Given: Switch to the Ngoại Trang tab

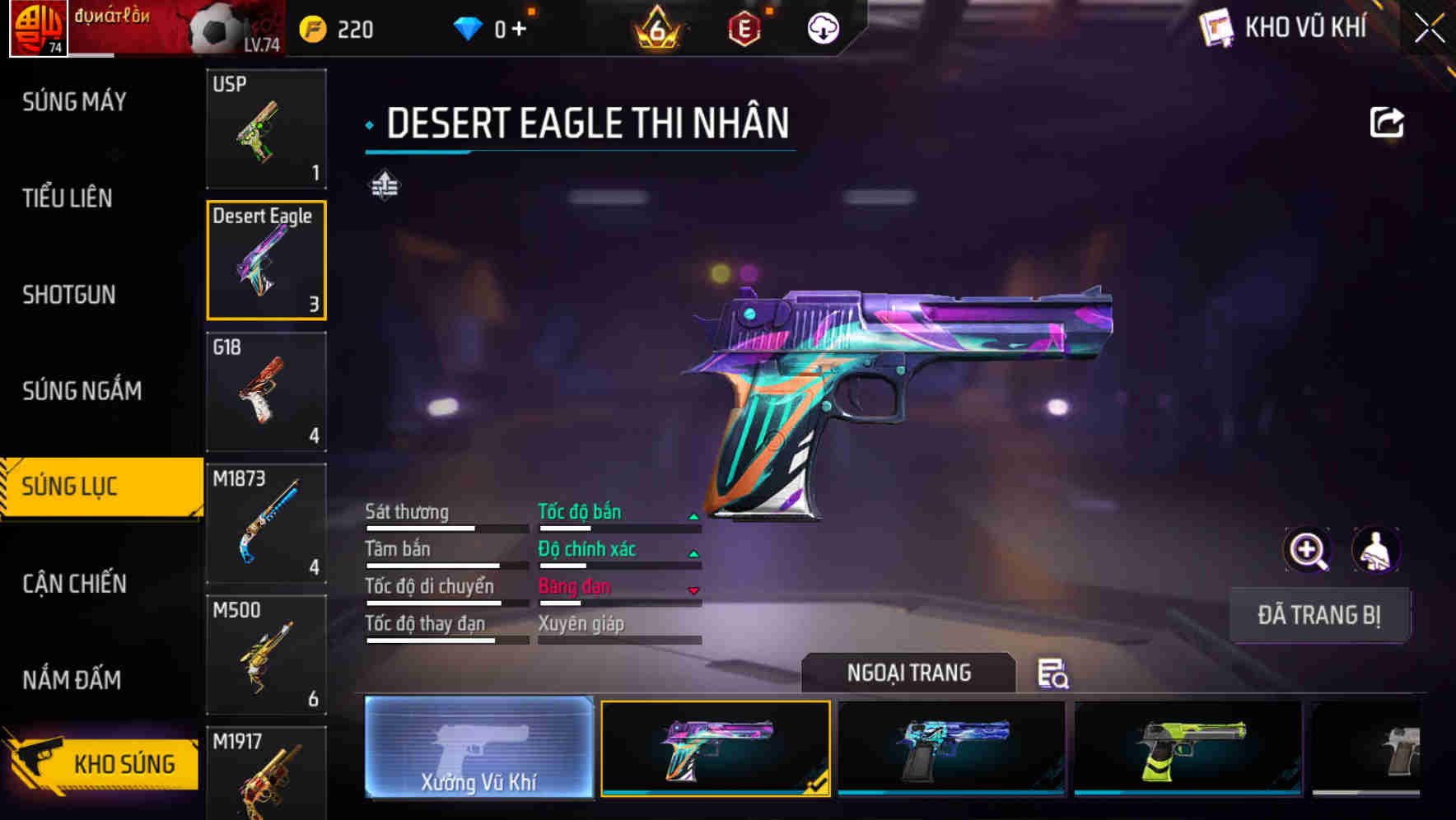Looking at the screenshot, I should coord(909,673).
